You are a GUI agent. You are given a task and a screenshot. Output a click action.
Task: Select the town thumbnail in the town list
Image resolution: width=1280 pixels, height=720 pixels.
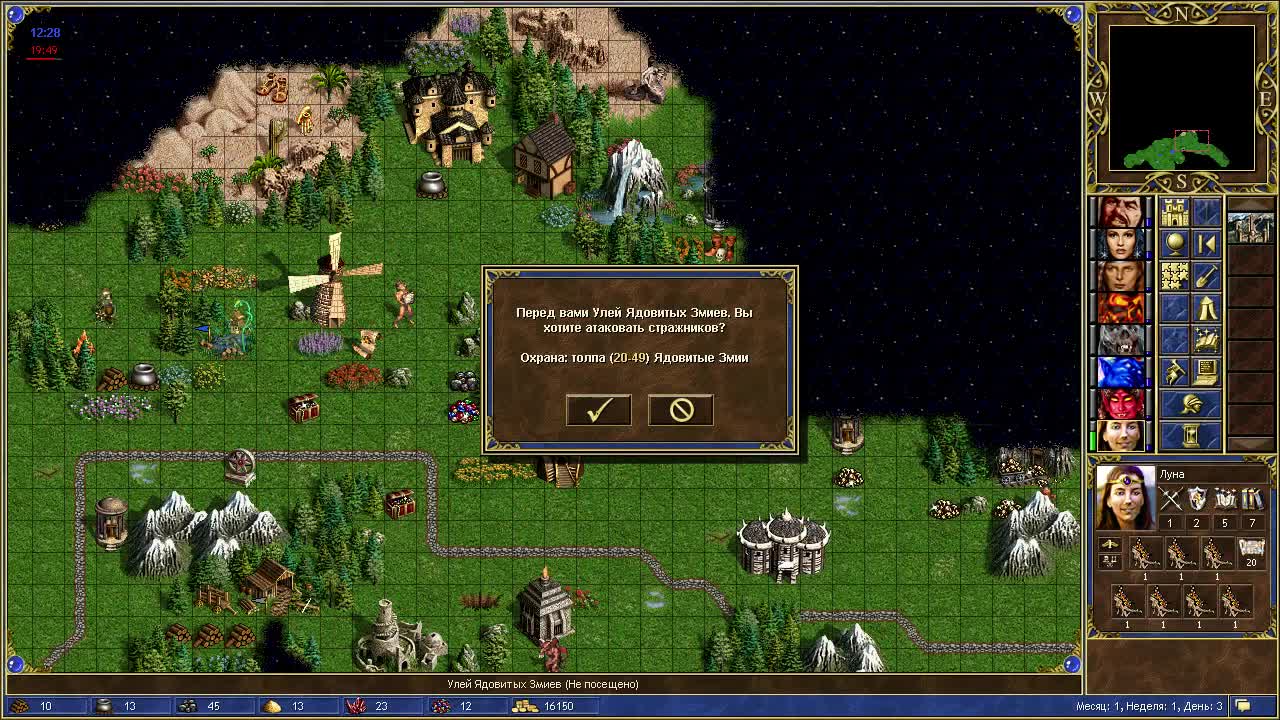1250,227
